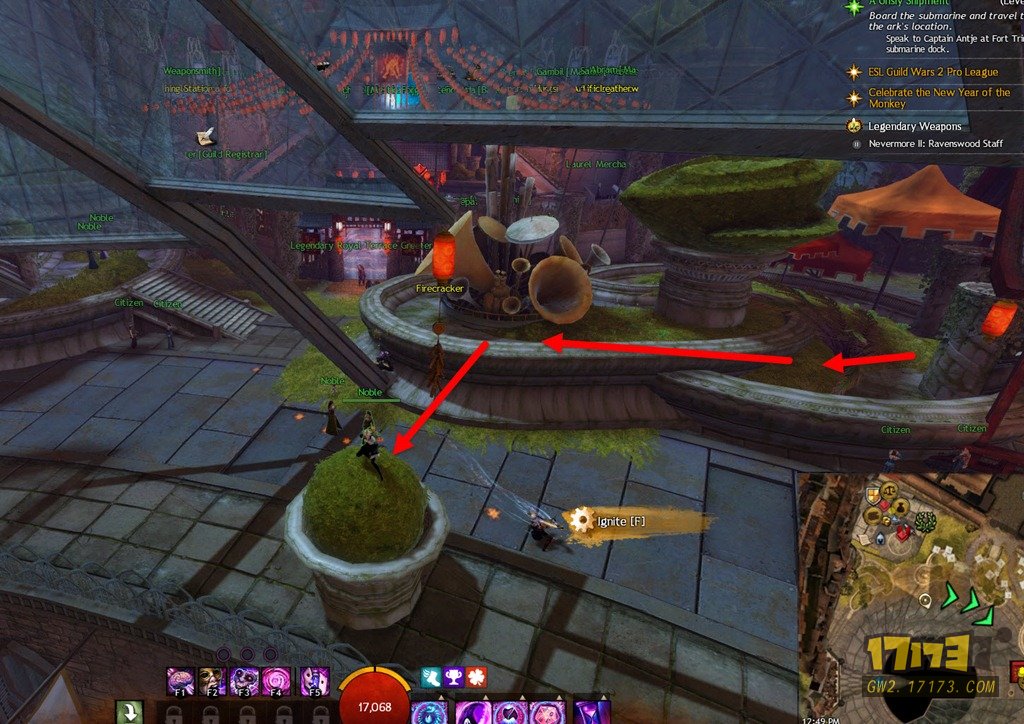Viewport: 1024px width, 724px height.
Task: Select Nevermore II: Ravenswood Staff objective
Action: (x=934, y=144)
